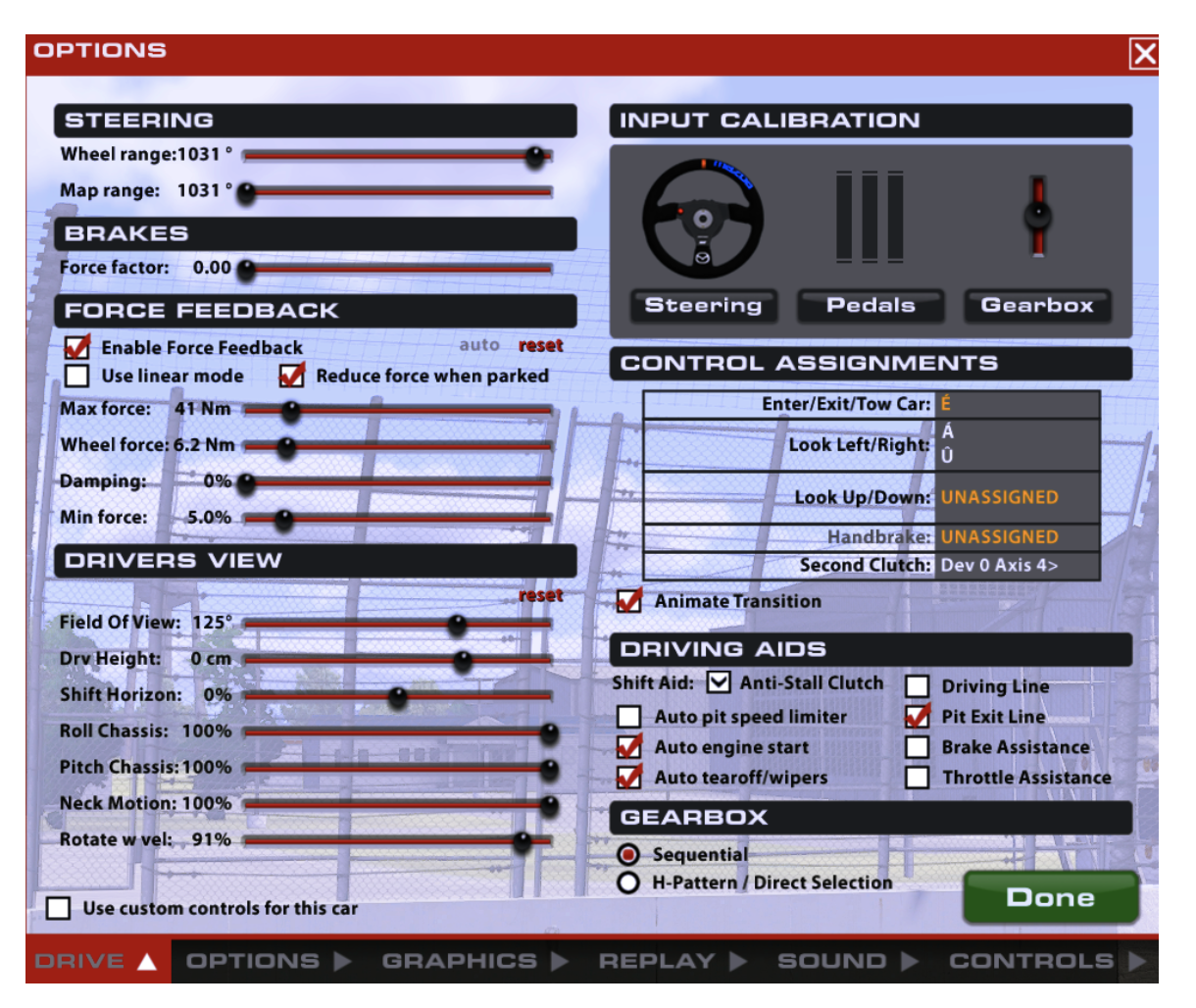
Task: Check Use custom controls for this car
Action: point(59,908)
